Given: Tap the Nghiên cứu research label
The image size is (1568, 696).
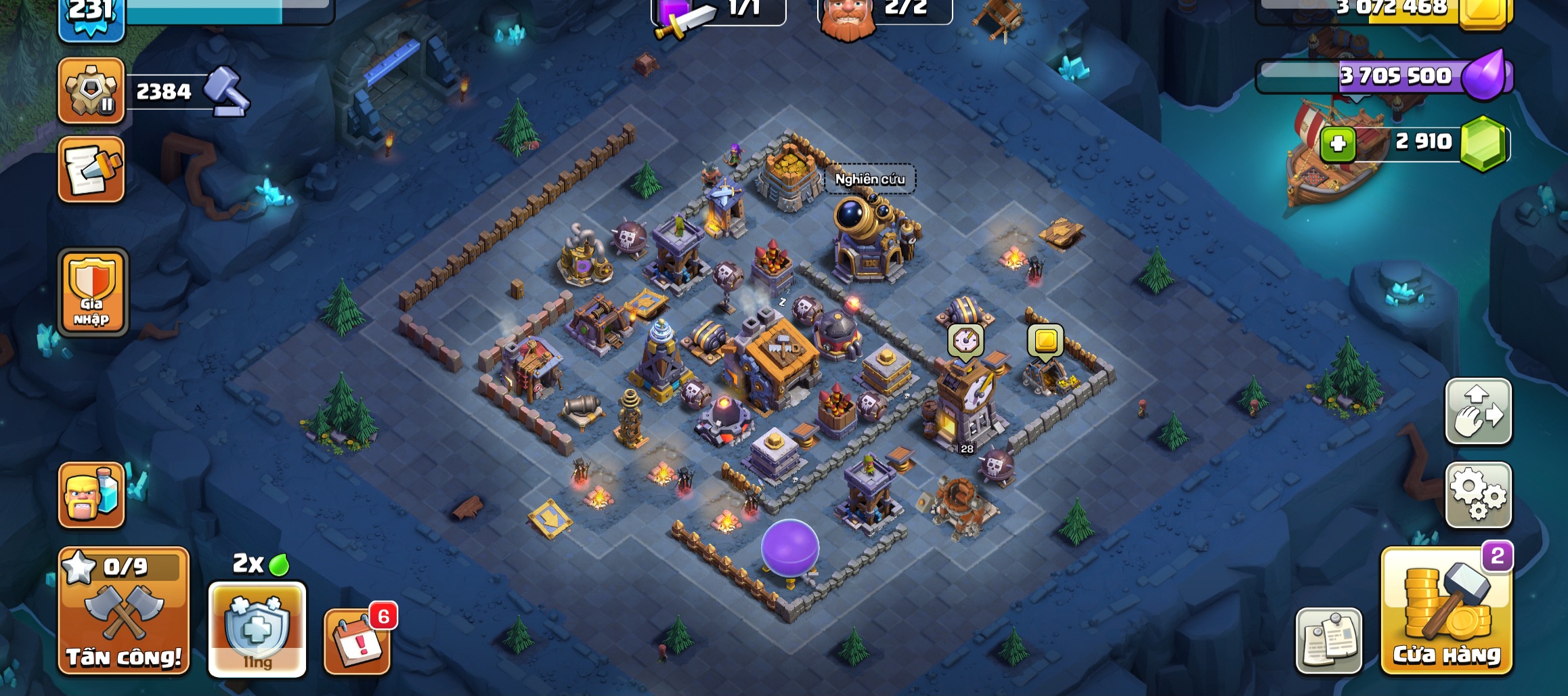Looking at the screenshot, I should point(869,179).
